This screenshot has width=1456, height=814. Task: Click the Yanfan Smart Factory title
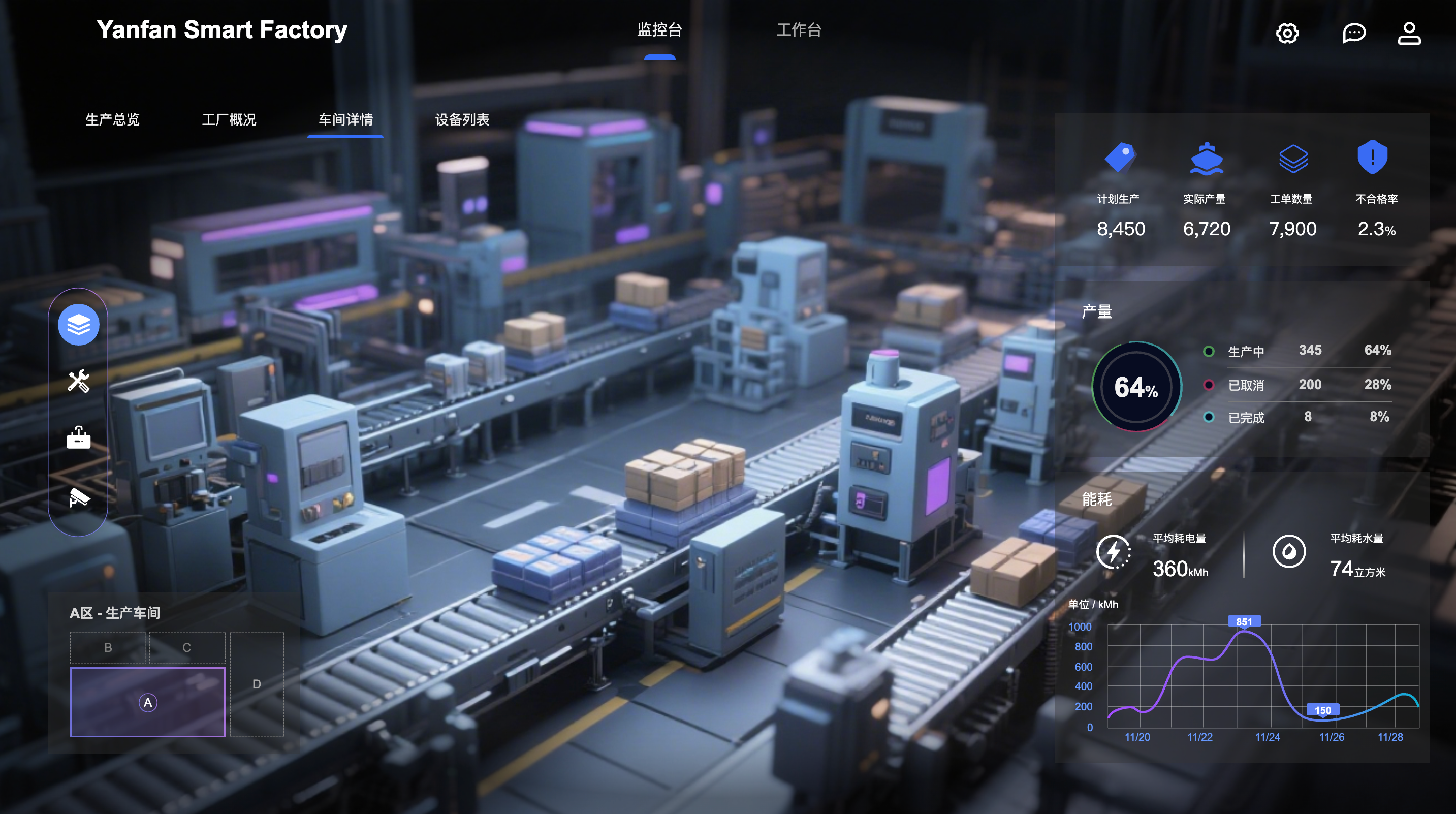coord(221,30)
